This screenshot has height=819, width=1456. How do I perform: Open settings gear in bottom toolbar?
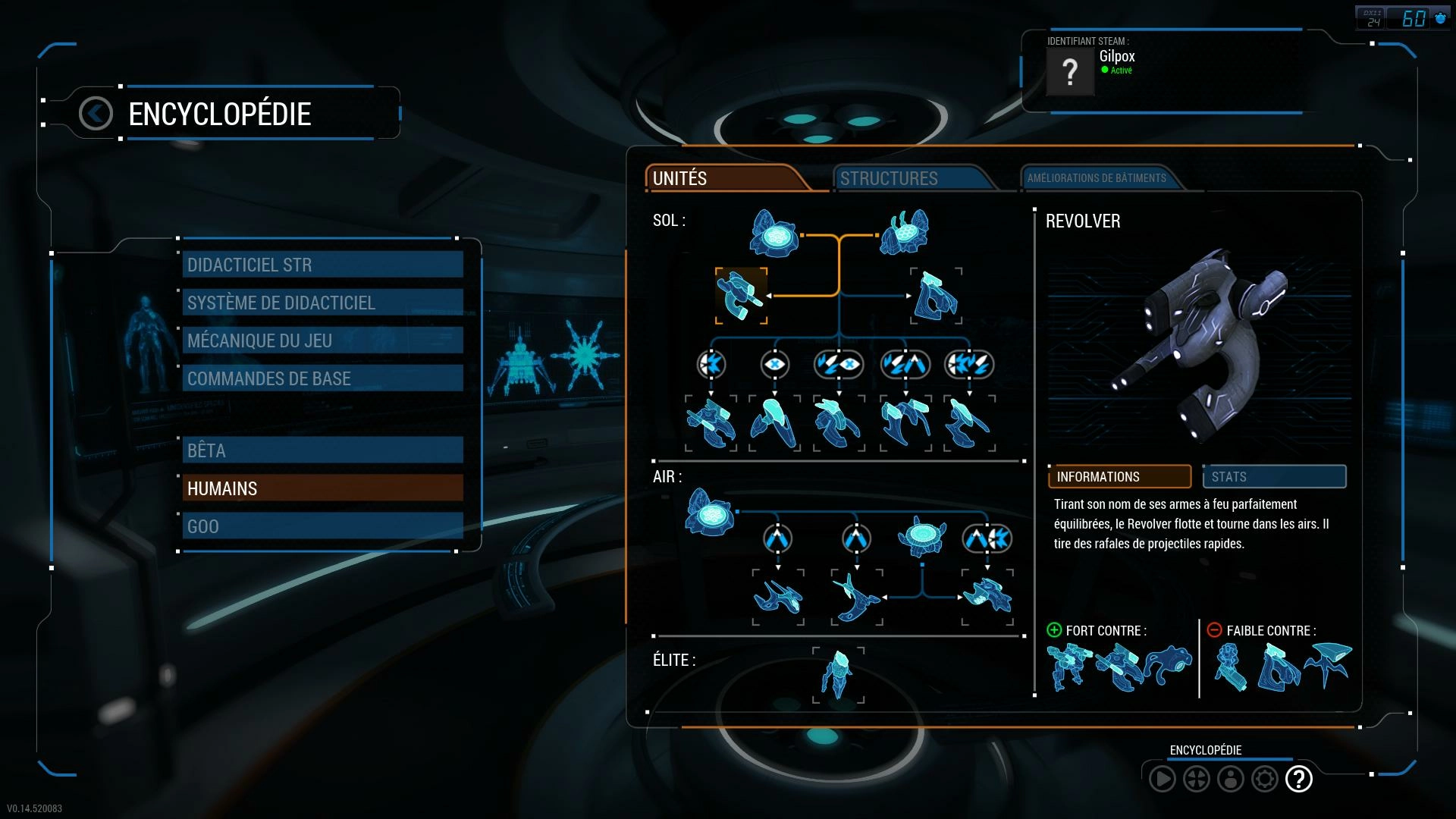pos(1264,779)
